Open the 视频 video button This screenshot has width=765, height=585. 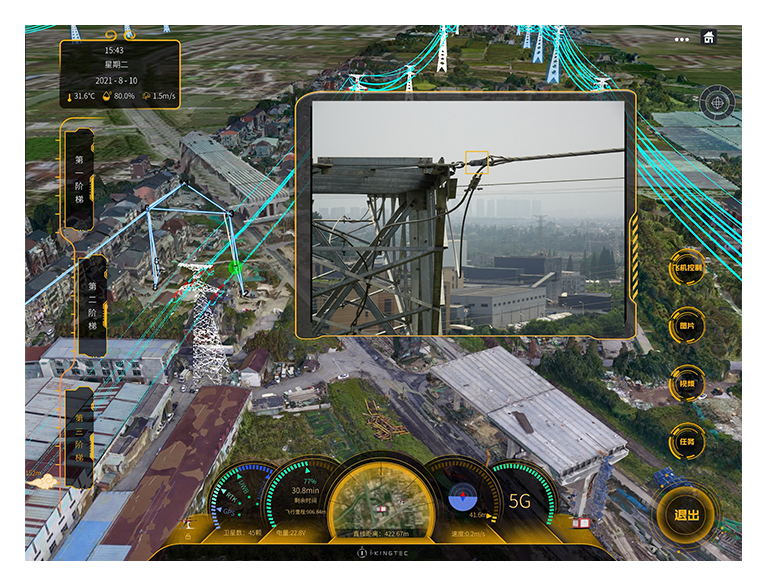[x=687, y=383]
